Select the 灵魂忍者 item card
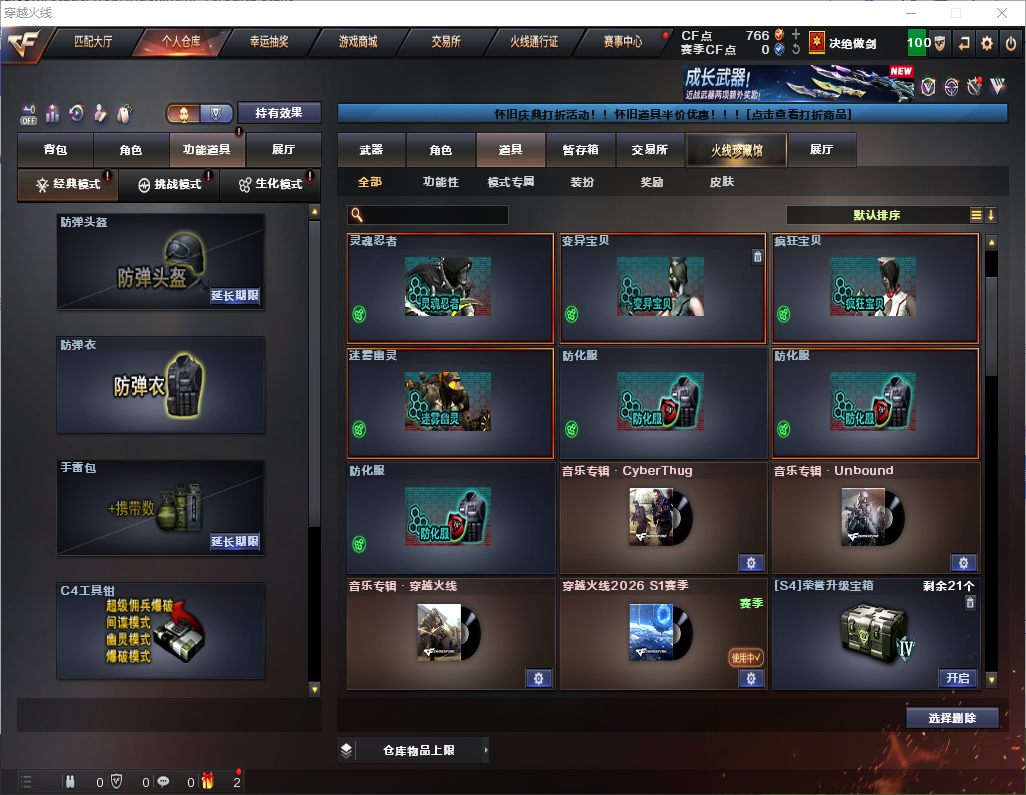 coord(449,289)
